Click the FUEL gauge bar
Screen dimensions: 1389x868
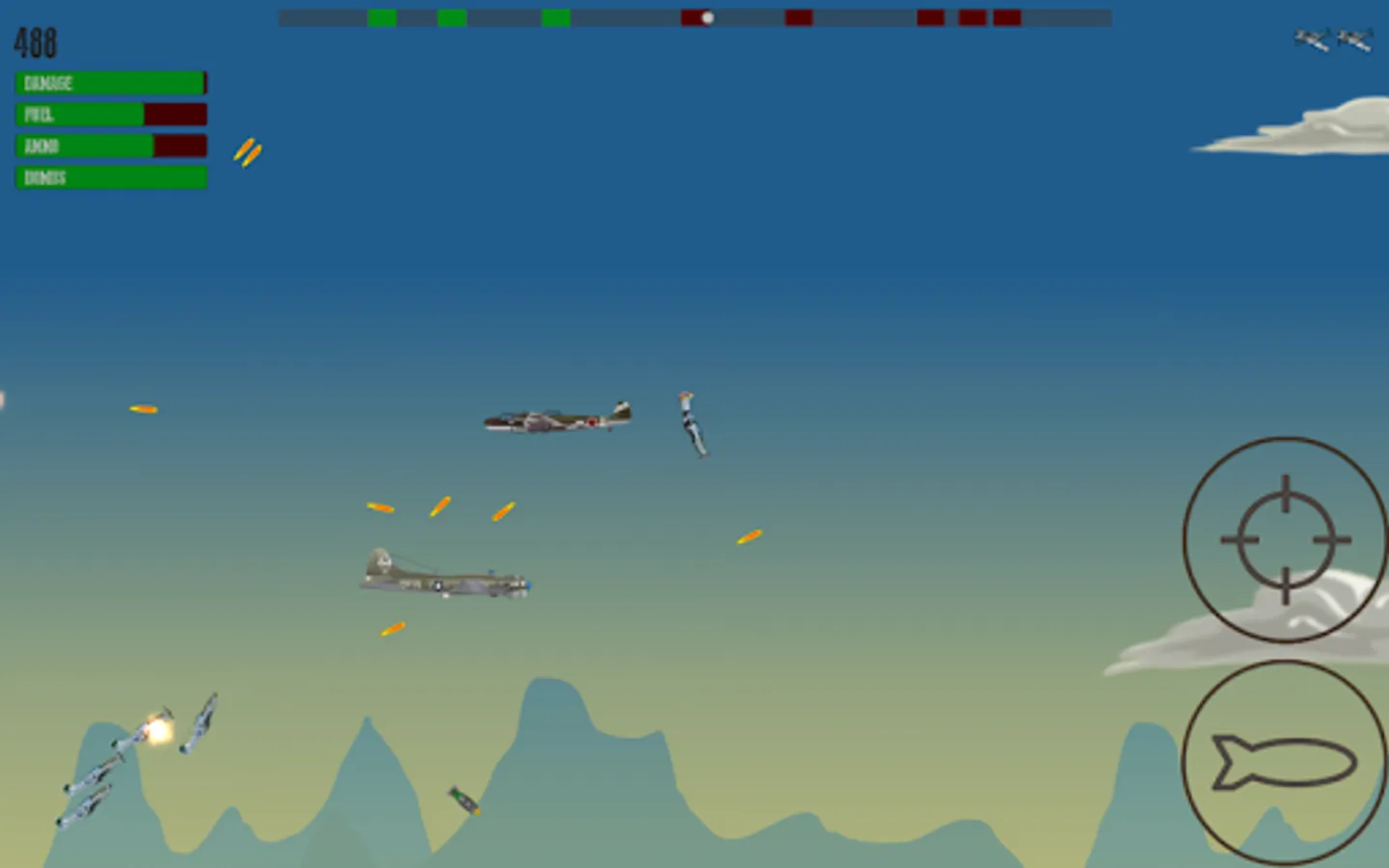pos(109,115)
